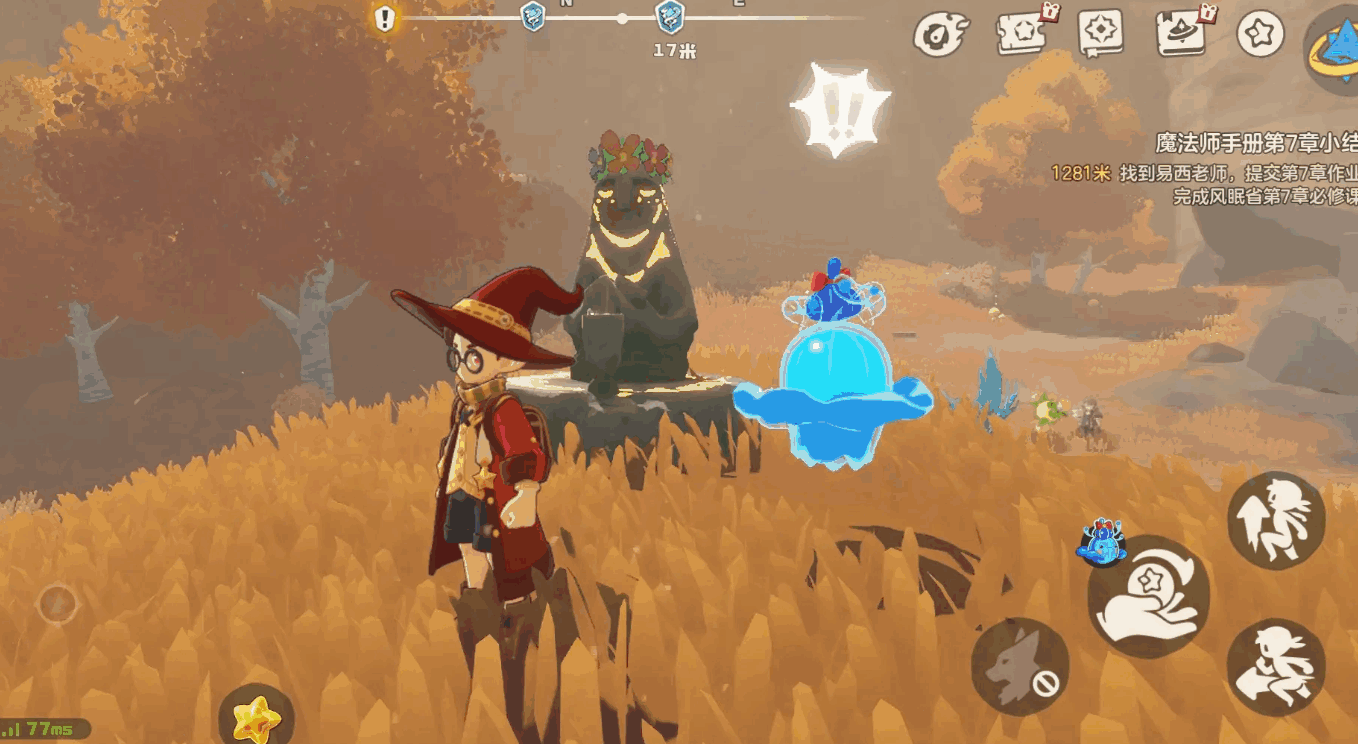
Task: Tap the alert exclamation icon on the compass bar
Action: point(385,19)
